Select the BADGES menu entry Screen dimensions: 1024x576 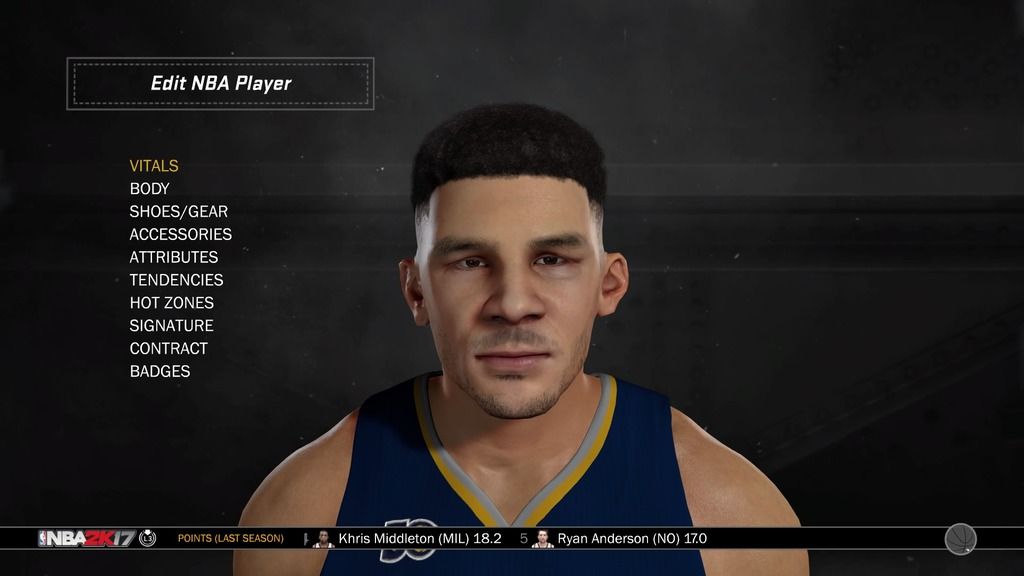coord(159,372)
